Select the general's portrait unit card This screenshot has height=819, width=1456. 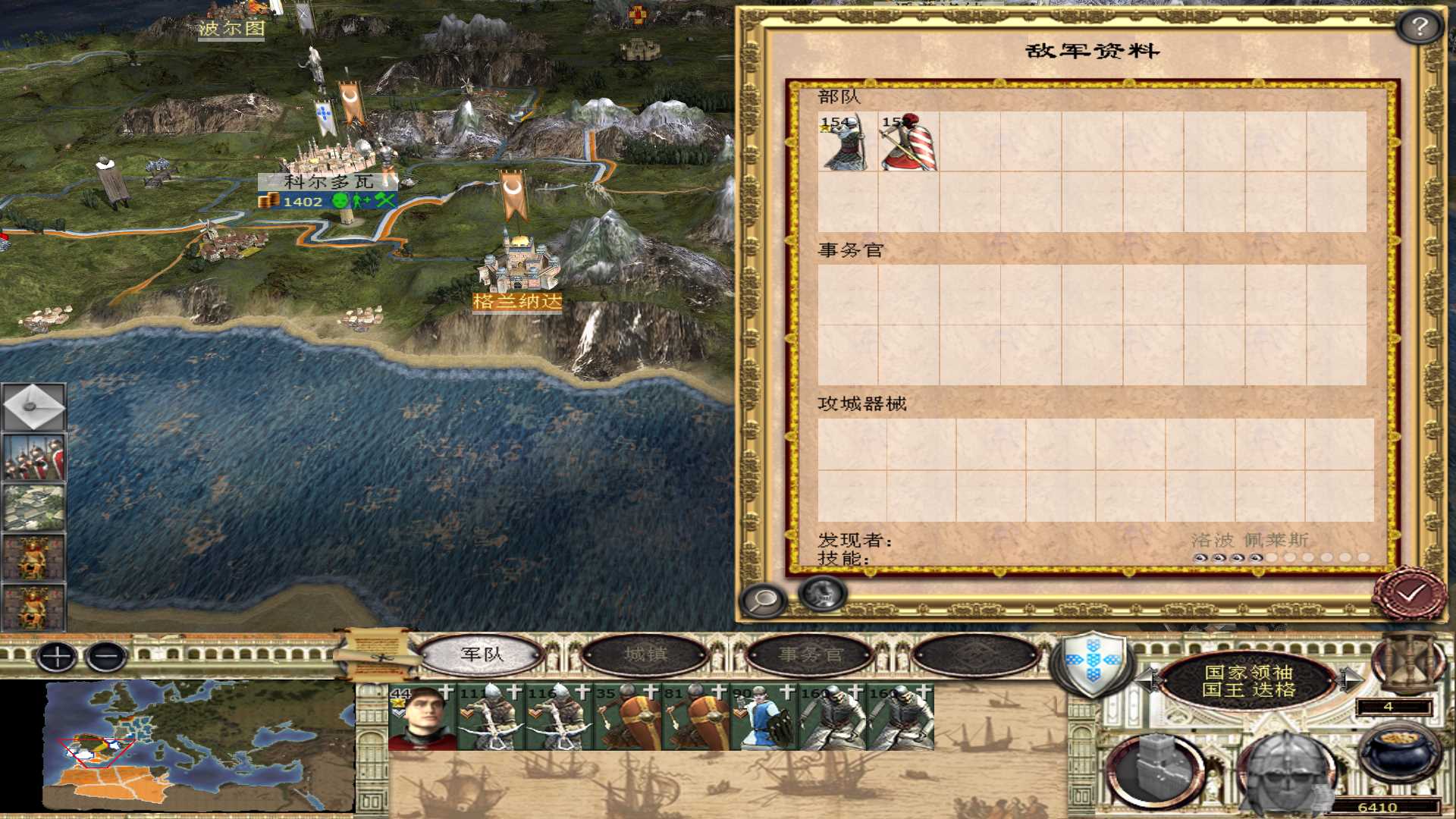pyautogui.click(x=422, y=717)
